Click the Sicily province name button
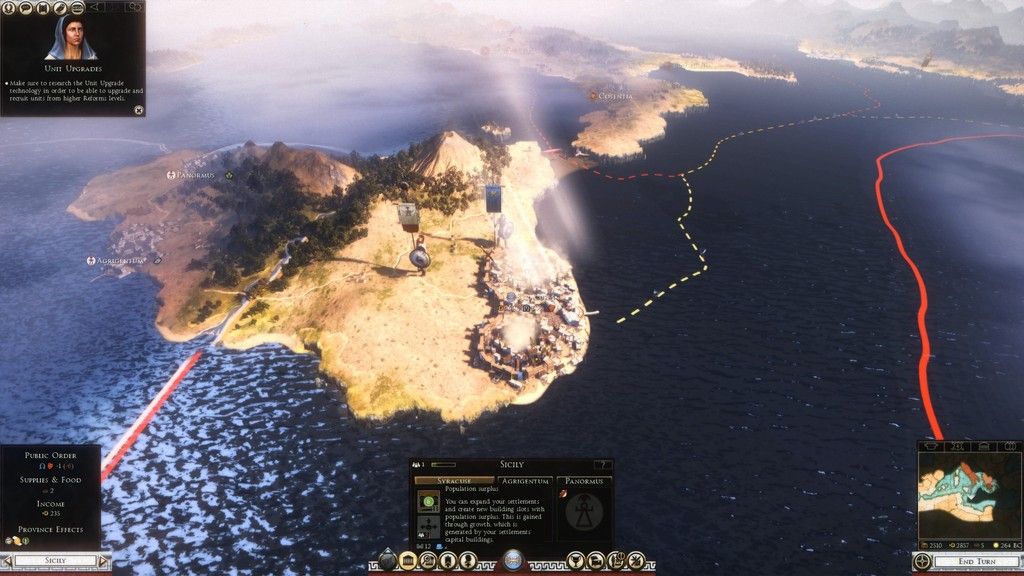This screenshot has height=576, width=1024. (x=55, y=561)
